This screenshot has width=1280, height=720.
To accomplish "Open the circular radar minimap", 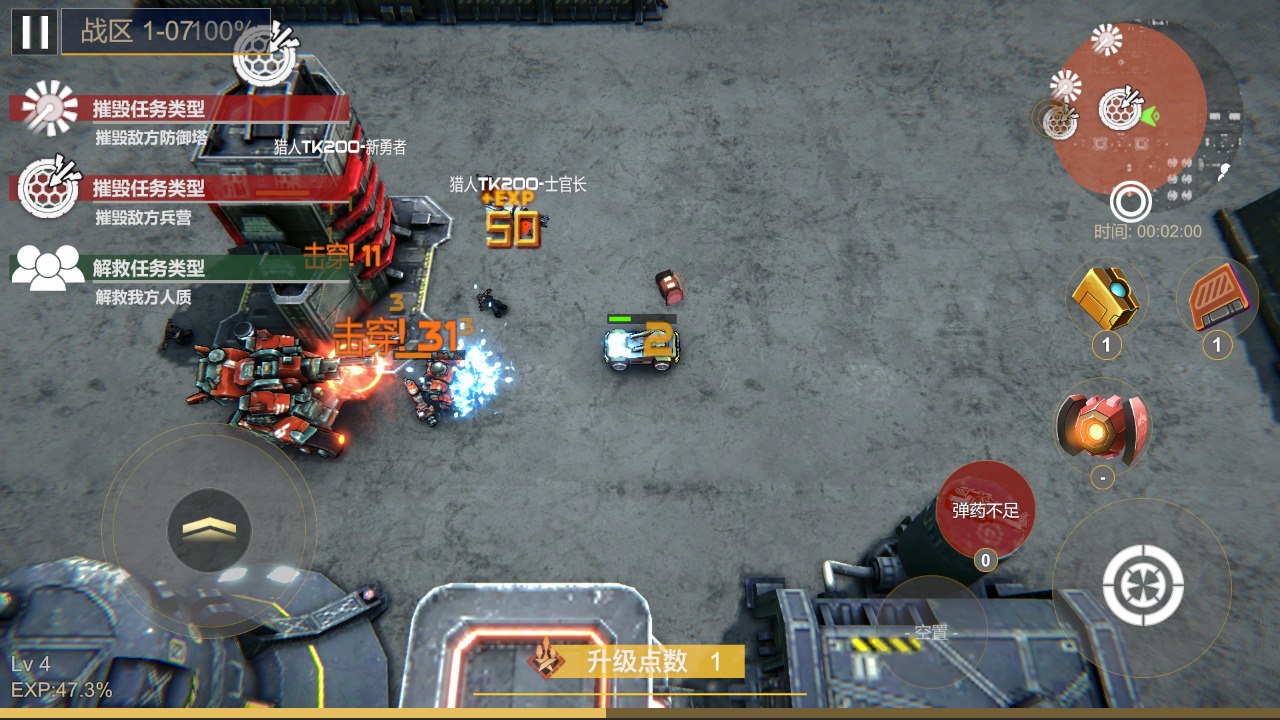I will click(x=1130, y=108).
